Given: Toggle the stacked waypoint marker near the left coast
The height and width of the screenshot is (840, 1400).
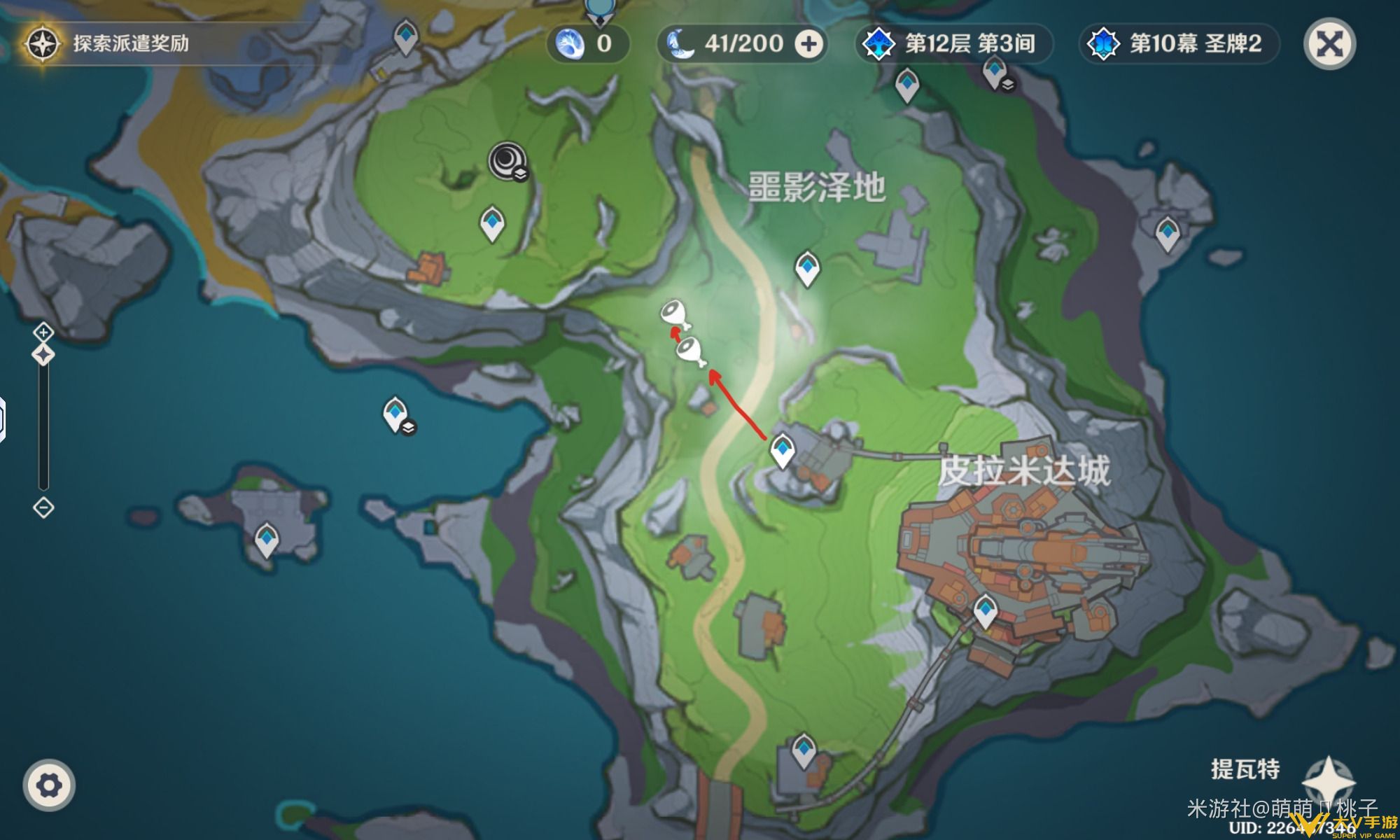Looking at the screenshot, I should tap(396, 414).
